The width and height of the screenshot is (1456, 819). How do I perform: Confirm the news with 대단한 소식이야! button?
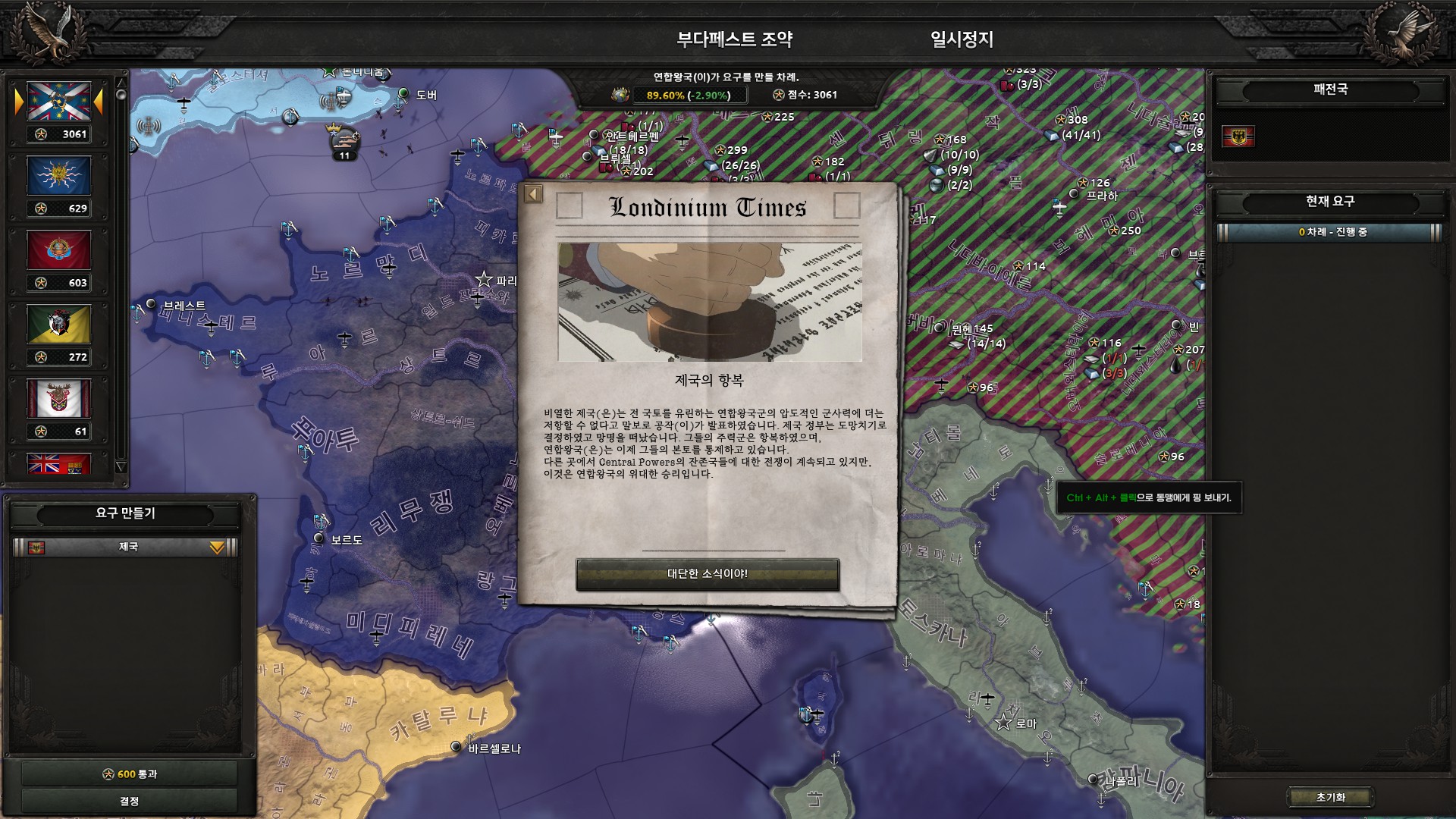(x=707, y=574)
